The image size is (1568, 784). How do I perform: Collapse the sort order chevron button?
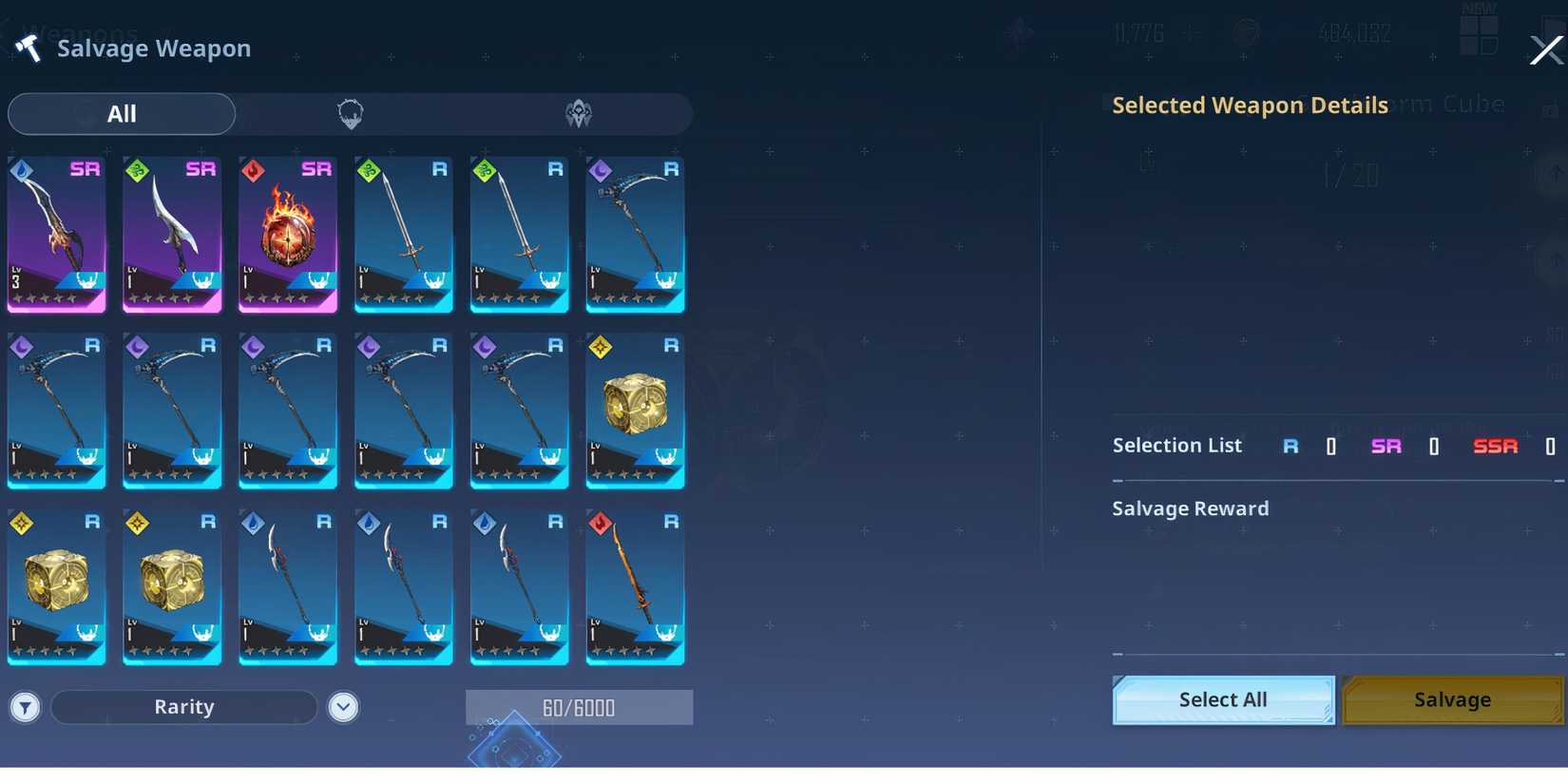click(x=344, y=707)
